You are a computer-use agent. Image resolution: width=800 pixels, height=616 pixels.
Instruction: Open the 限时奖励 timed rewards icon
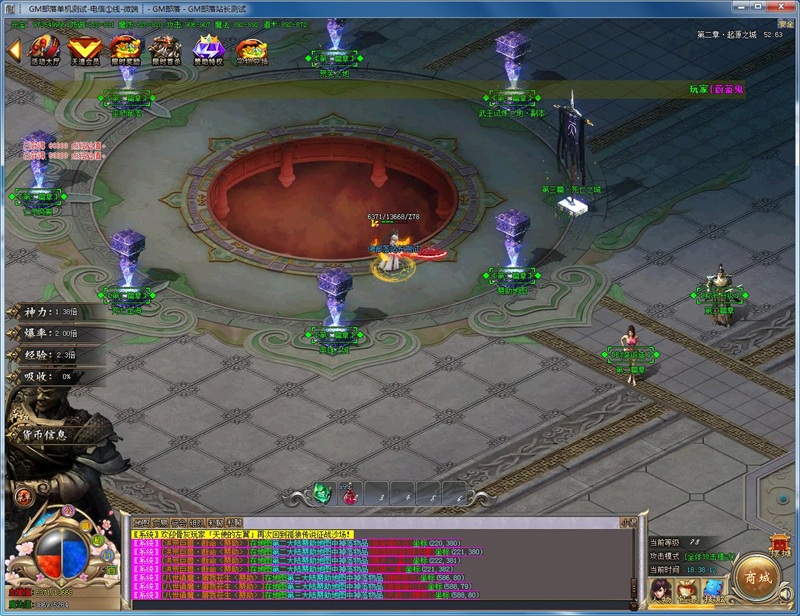(x=125, y=49)
